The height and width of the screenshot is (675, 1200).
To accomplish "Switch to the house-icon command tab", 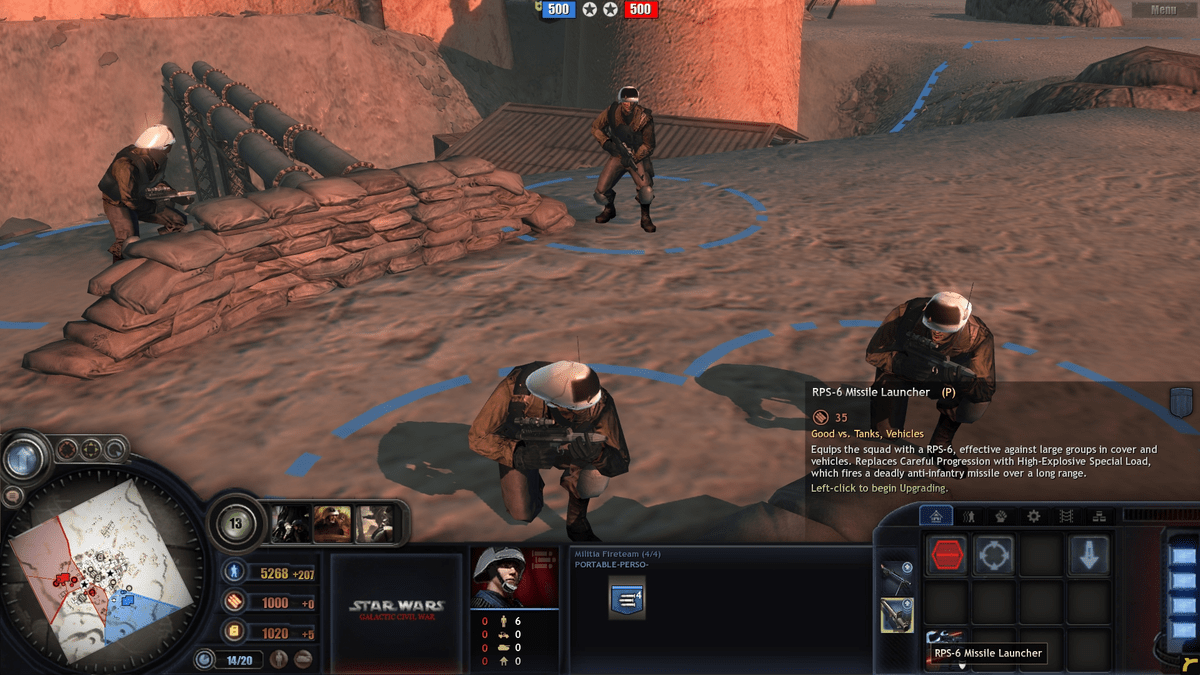I will 936,516.
